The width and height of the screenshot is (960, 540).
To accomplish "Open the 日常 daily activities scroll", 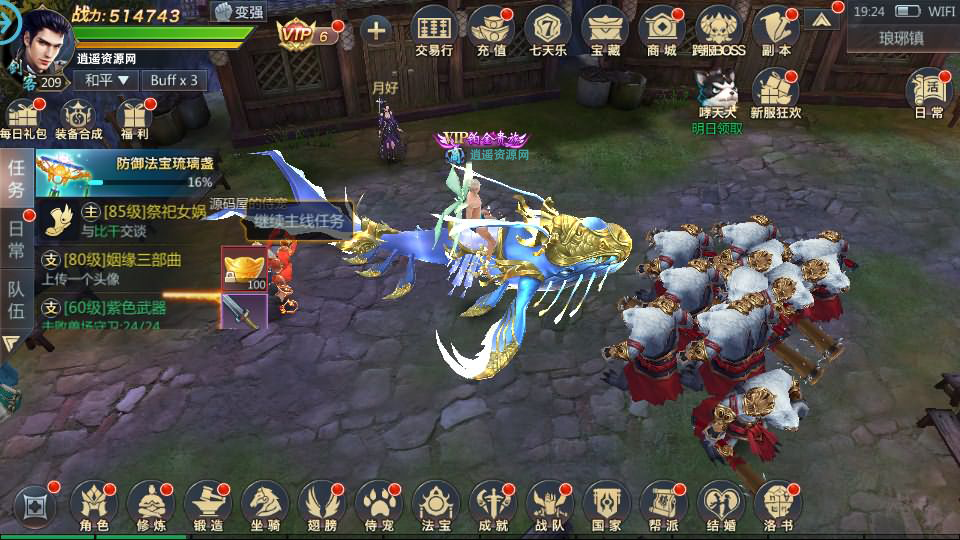I will (x=929, y=93).
